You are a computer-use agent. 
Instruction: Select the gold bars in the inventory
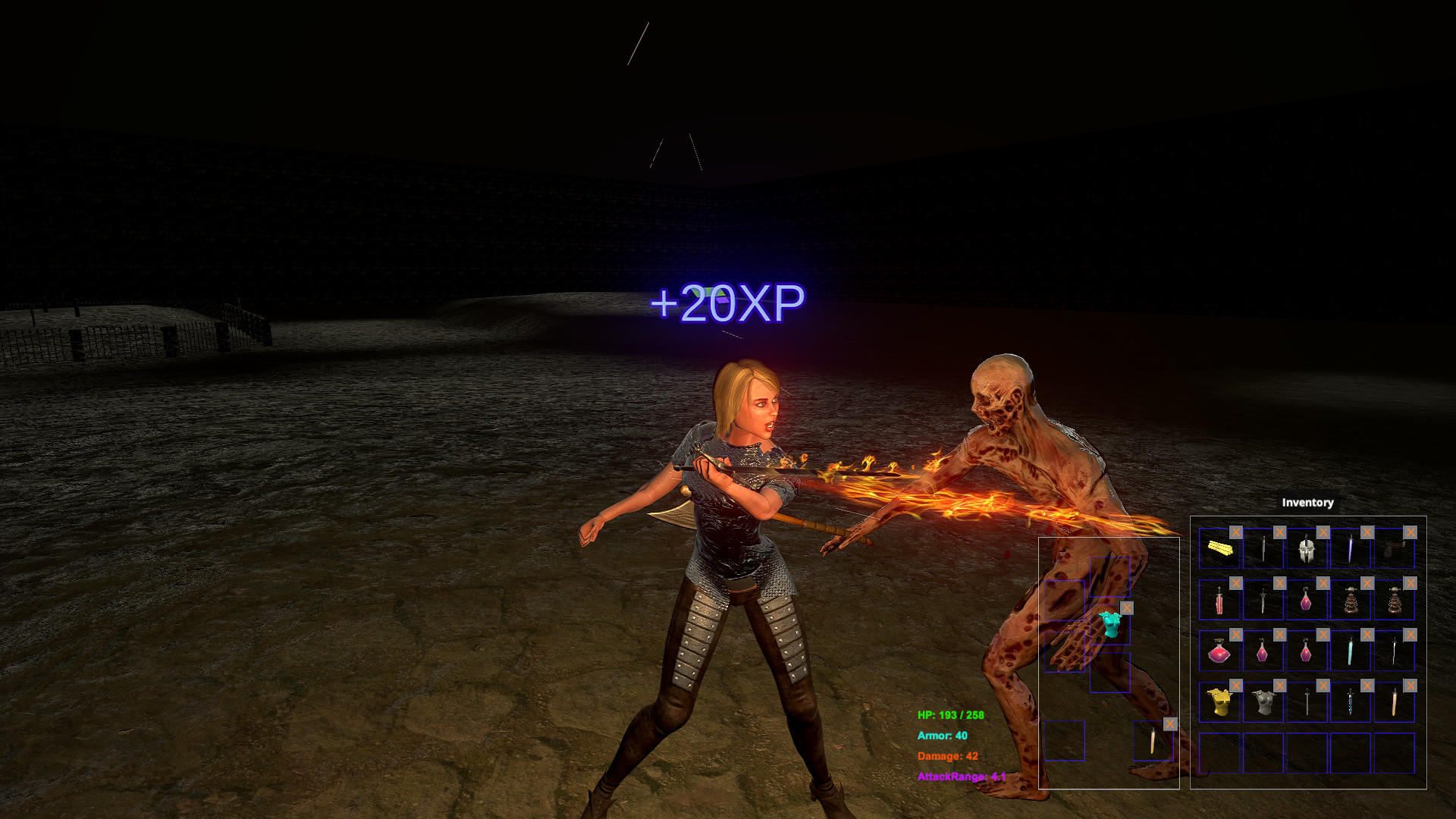pos(1221,549)
